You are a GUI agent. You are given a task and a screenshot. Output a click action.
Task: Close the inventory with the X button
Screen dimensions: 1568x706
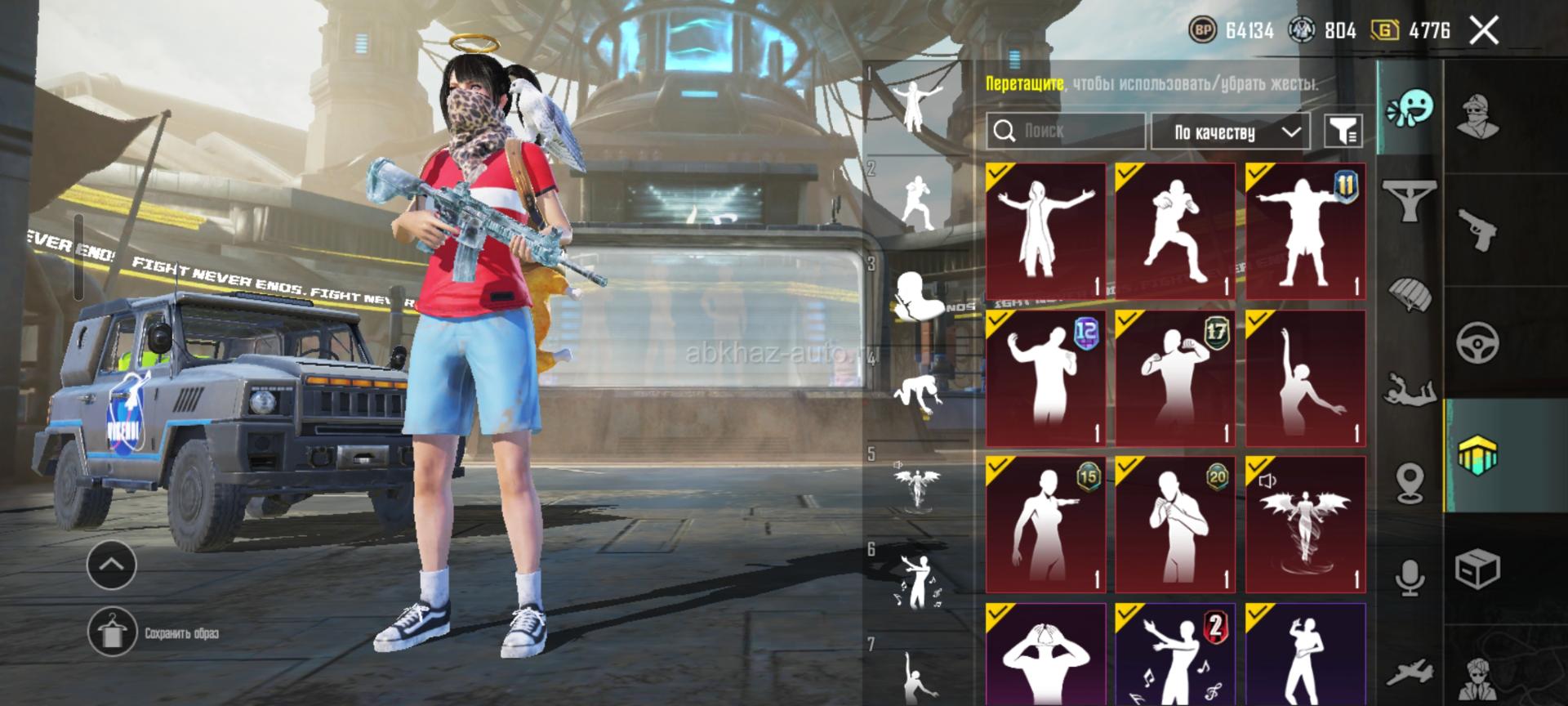[x=1483, y=31]
